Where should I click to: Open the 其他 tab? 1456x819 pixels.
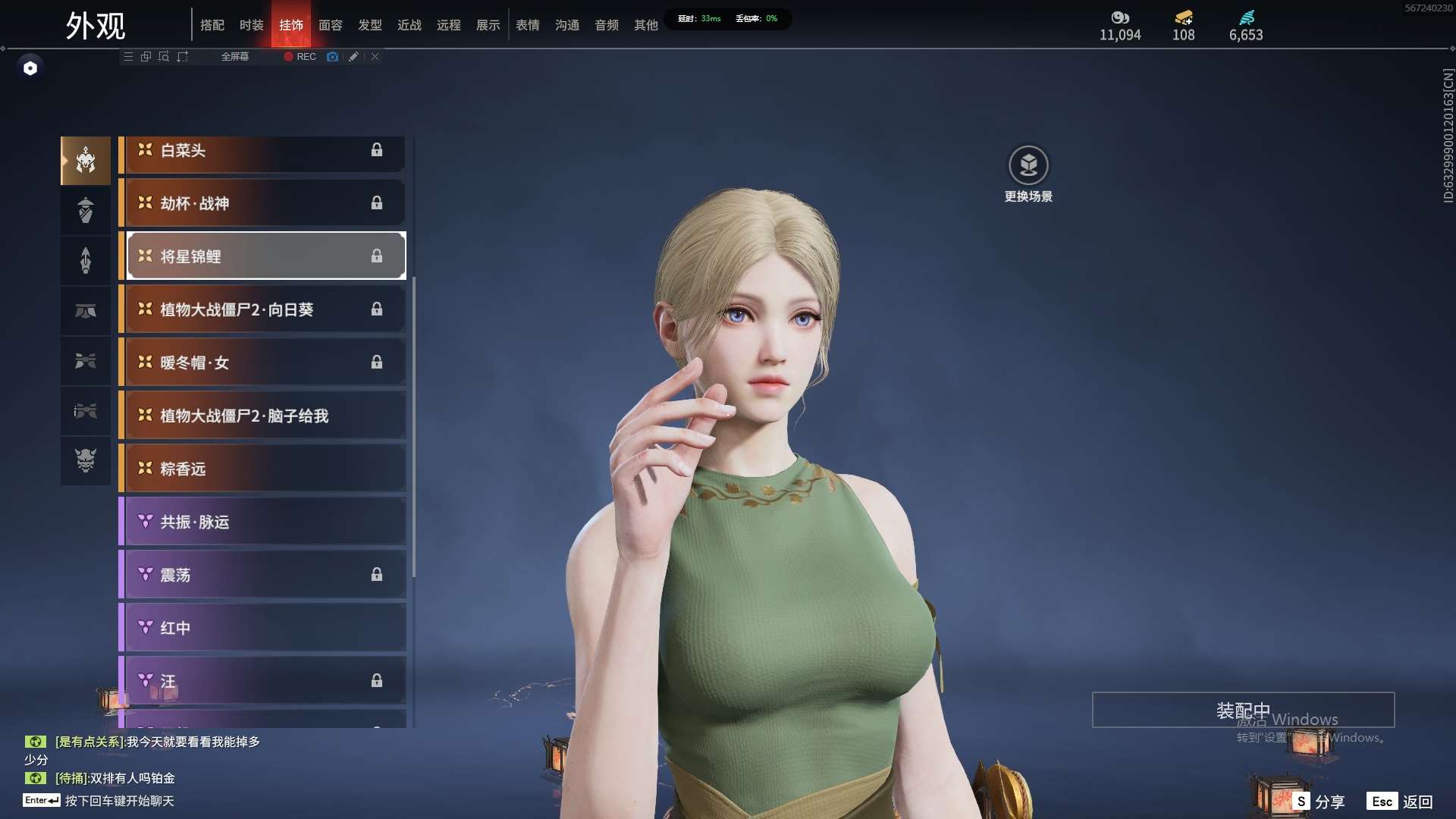[x=645, y=25]
